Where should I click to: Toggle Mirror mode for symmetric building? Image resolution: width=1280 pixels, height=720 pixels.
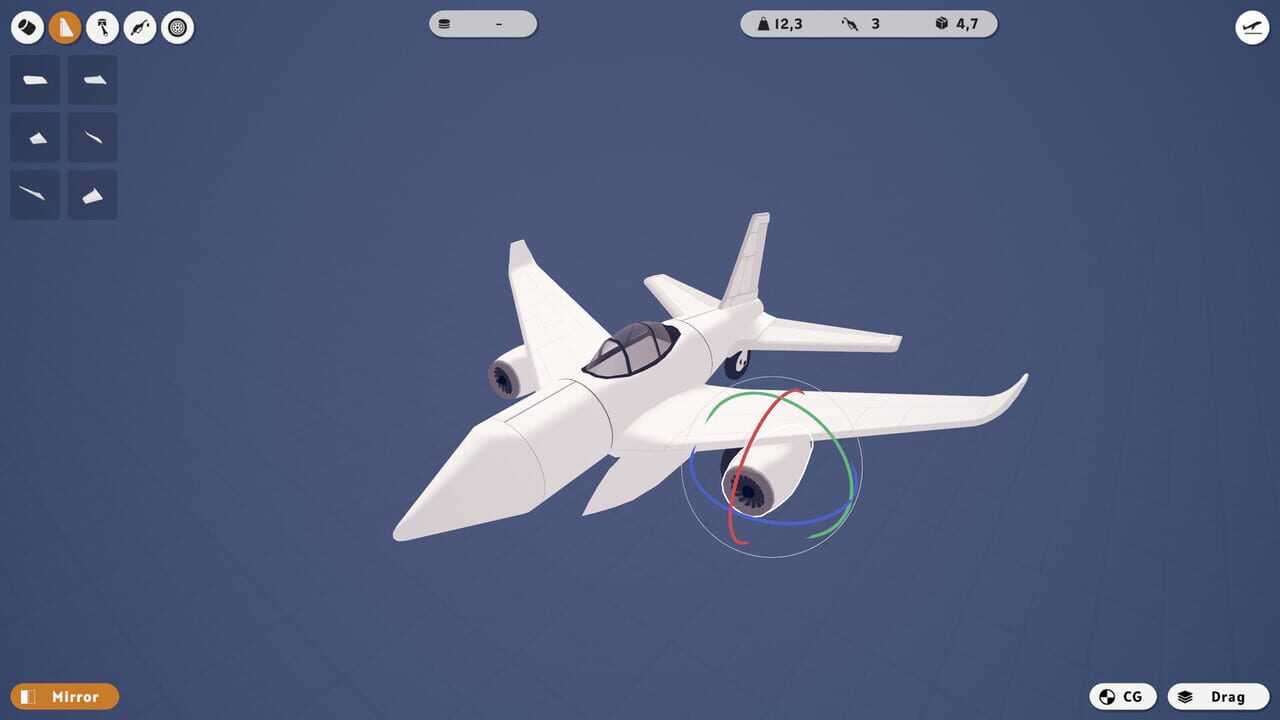64,696
